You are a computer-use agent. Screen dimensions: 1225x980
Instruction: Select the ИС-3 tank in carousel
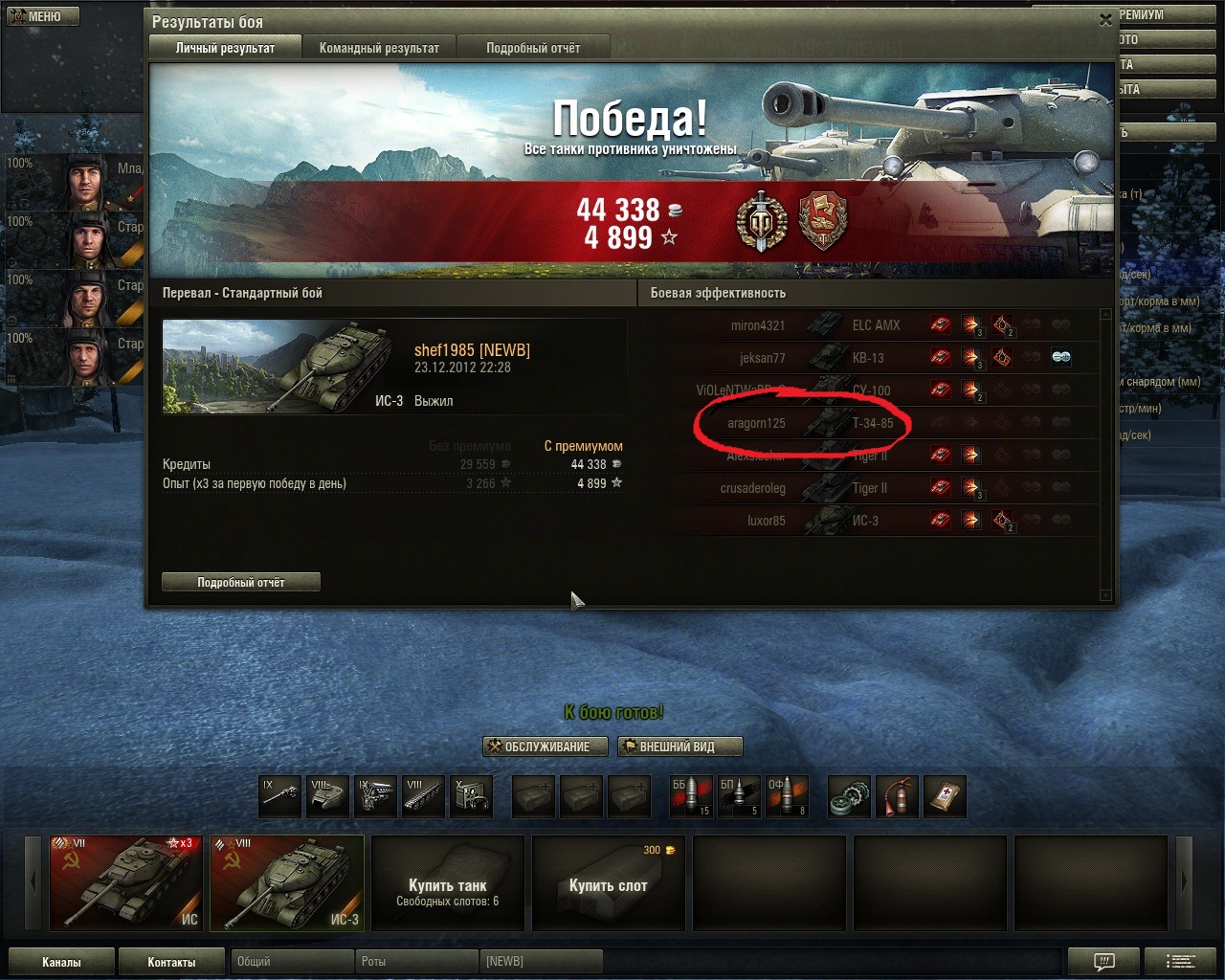pyautogui.click(x=287, y=882)
